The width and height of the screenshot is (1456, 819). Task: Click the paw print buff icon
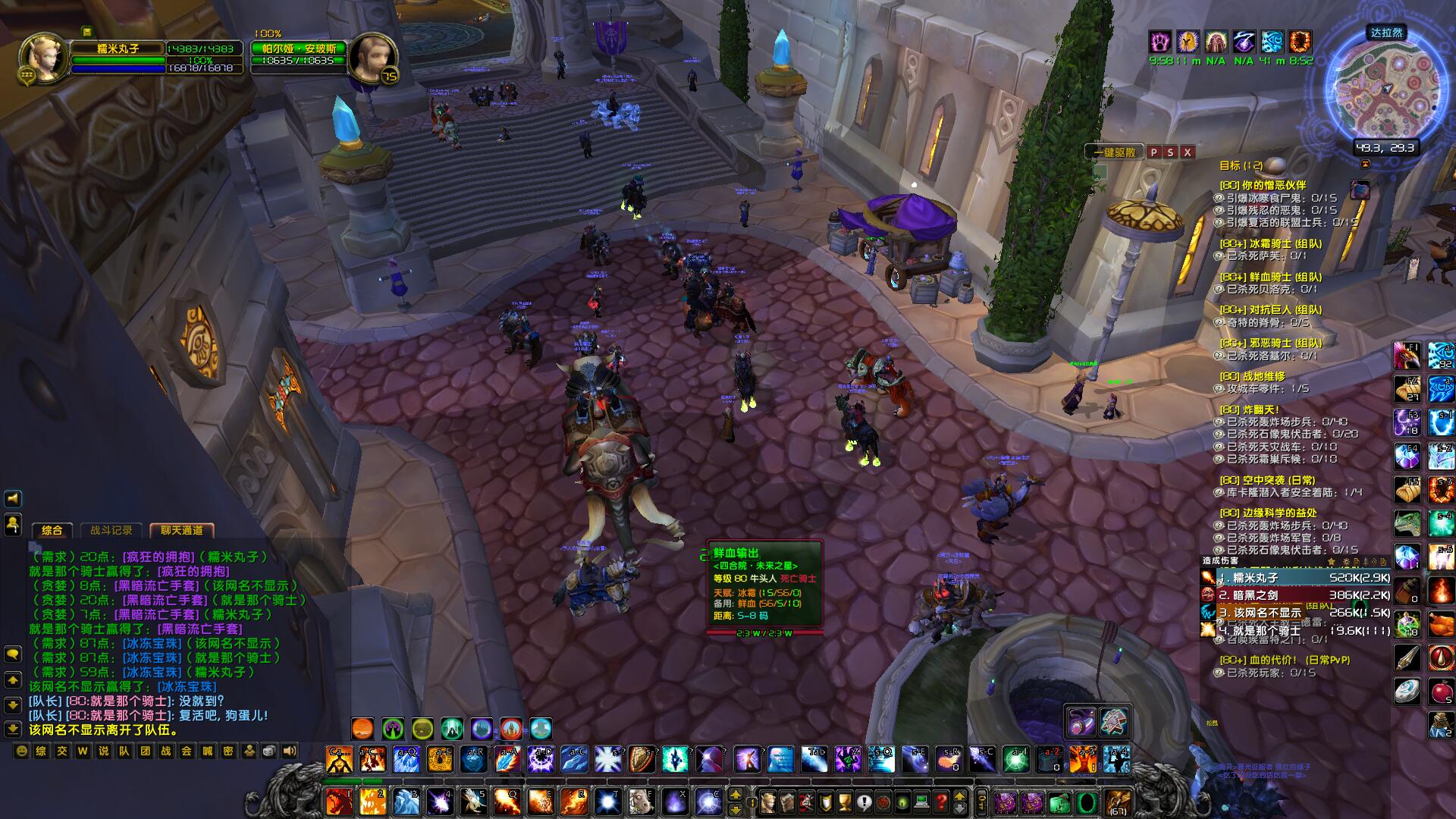tap(1159, 41)
